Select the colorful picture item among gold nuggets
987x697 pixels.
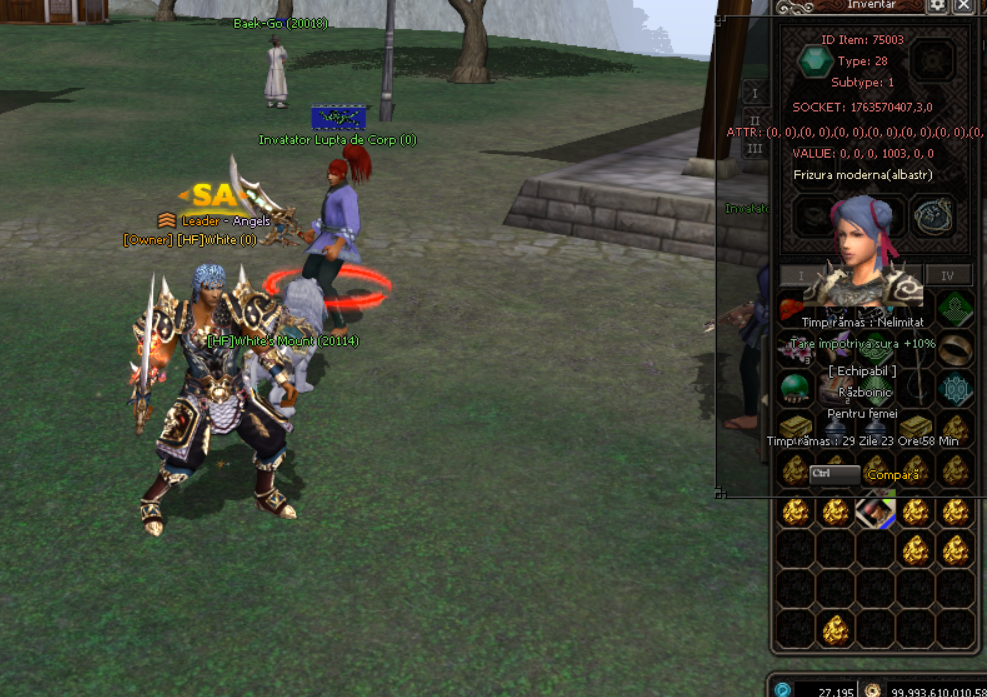coord(875,512)
